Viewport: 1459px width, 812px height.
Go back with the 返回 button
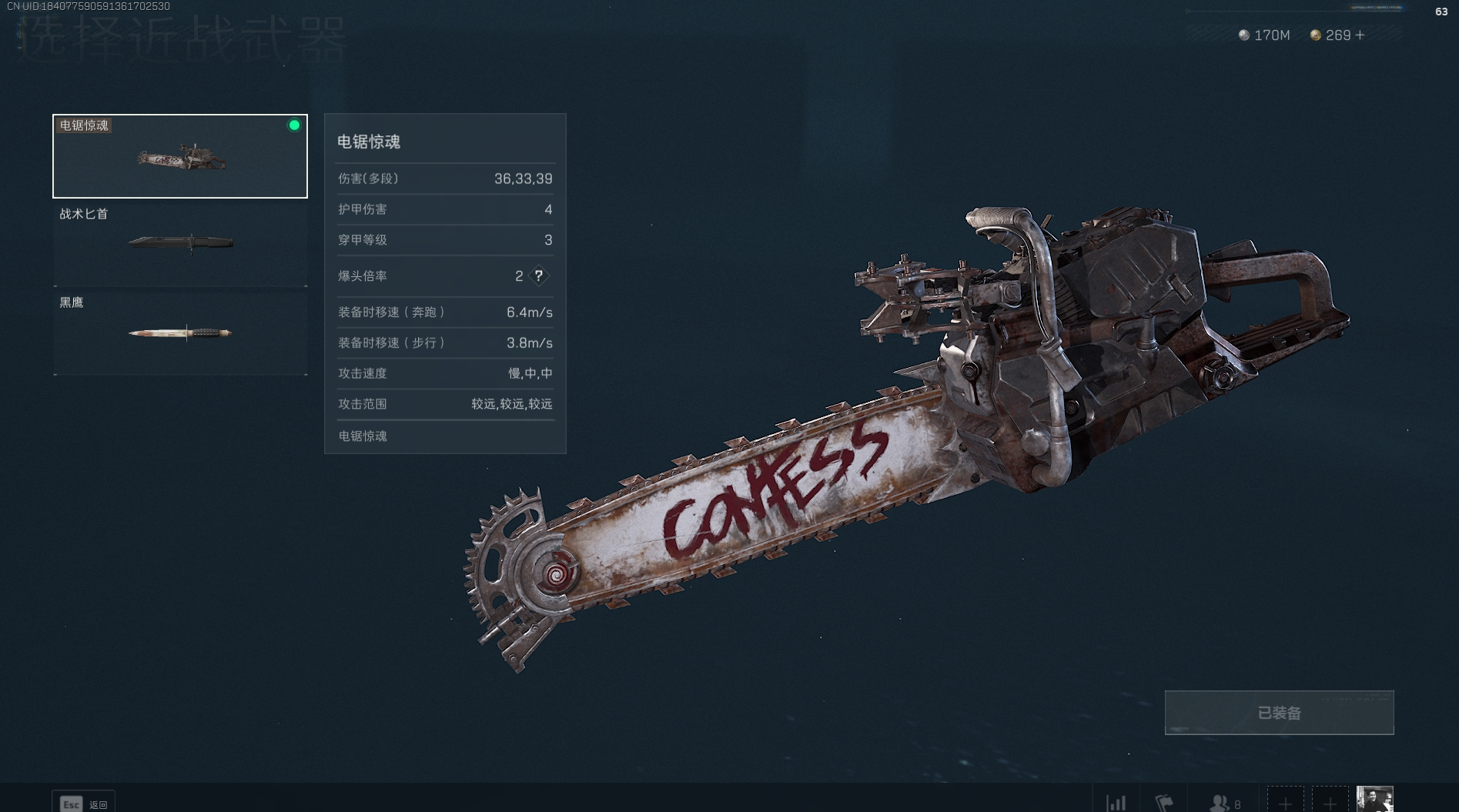click(83, 804)
